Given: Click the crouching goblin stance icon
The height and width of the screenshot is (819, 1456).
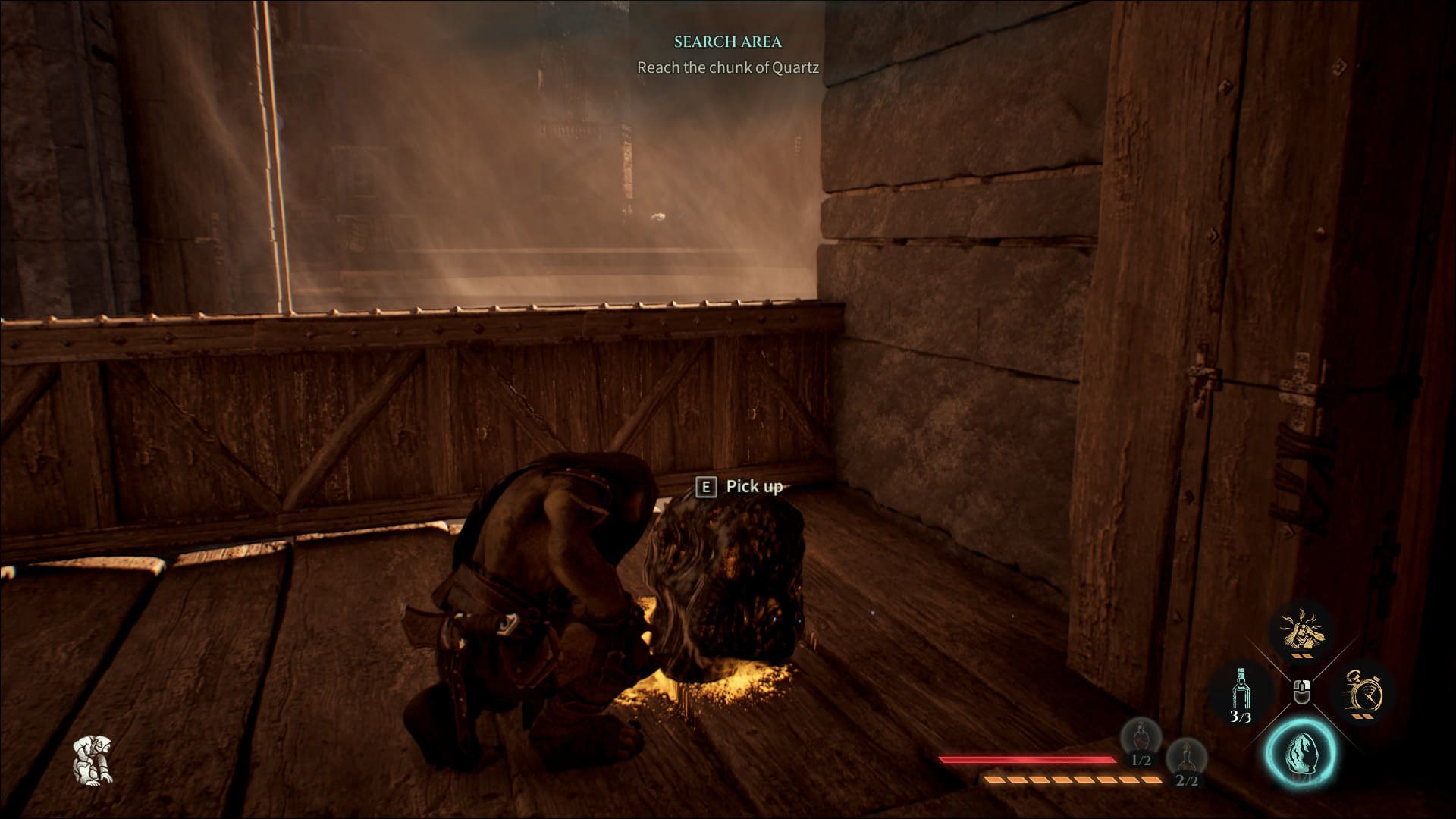Looking at the screenshot, I should 93,758.
